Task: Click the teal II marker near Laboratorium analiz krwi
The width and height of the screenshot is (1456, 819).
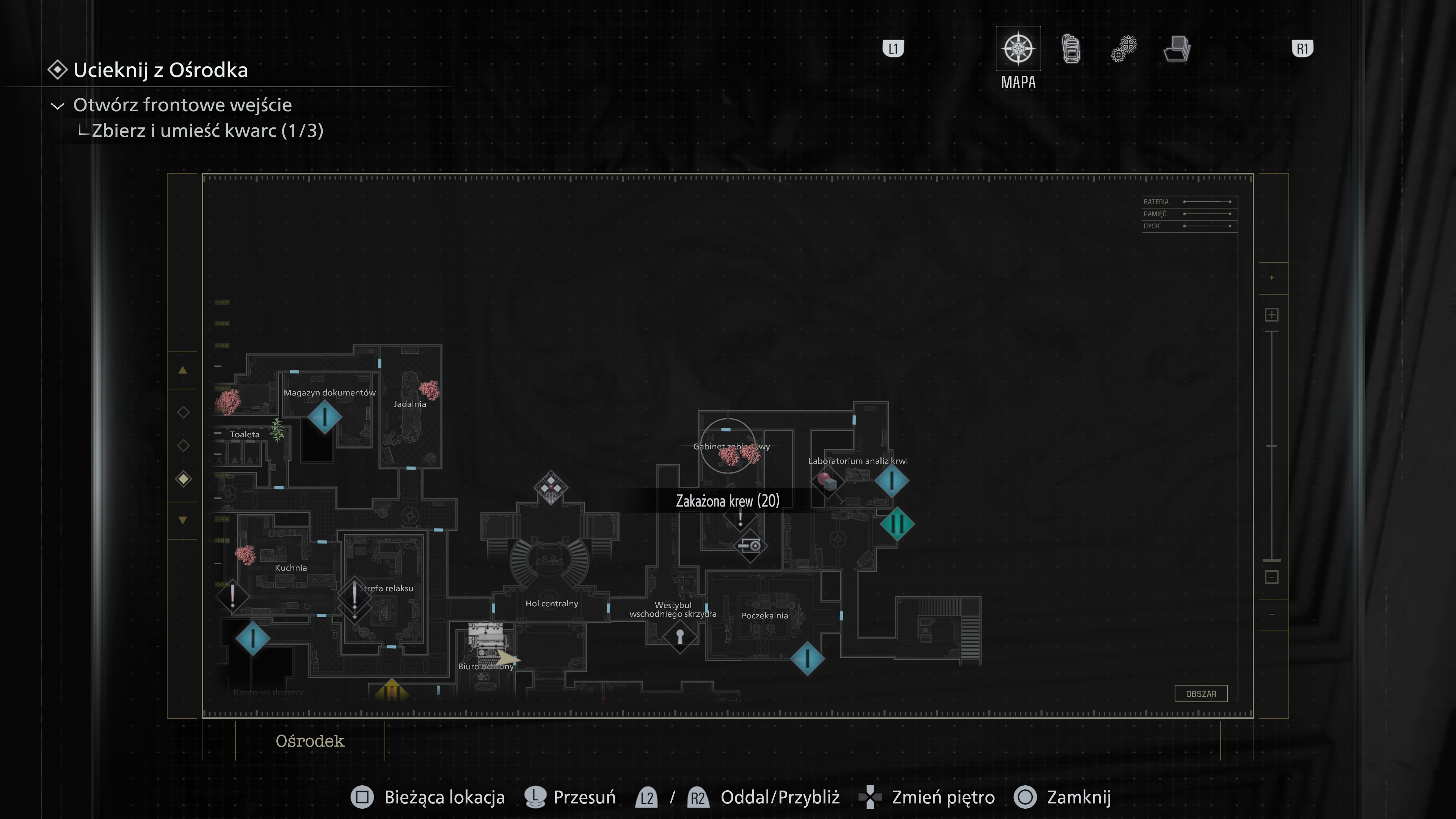Action: [897, 523]
